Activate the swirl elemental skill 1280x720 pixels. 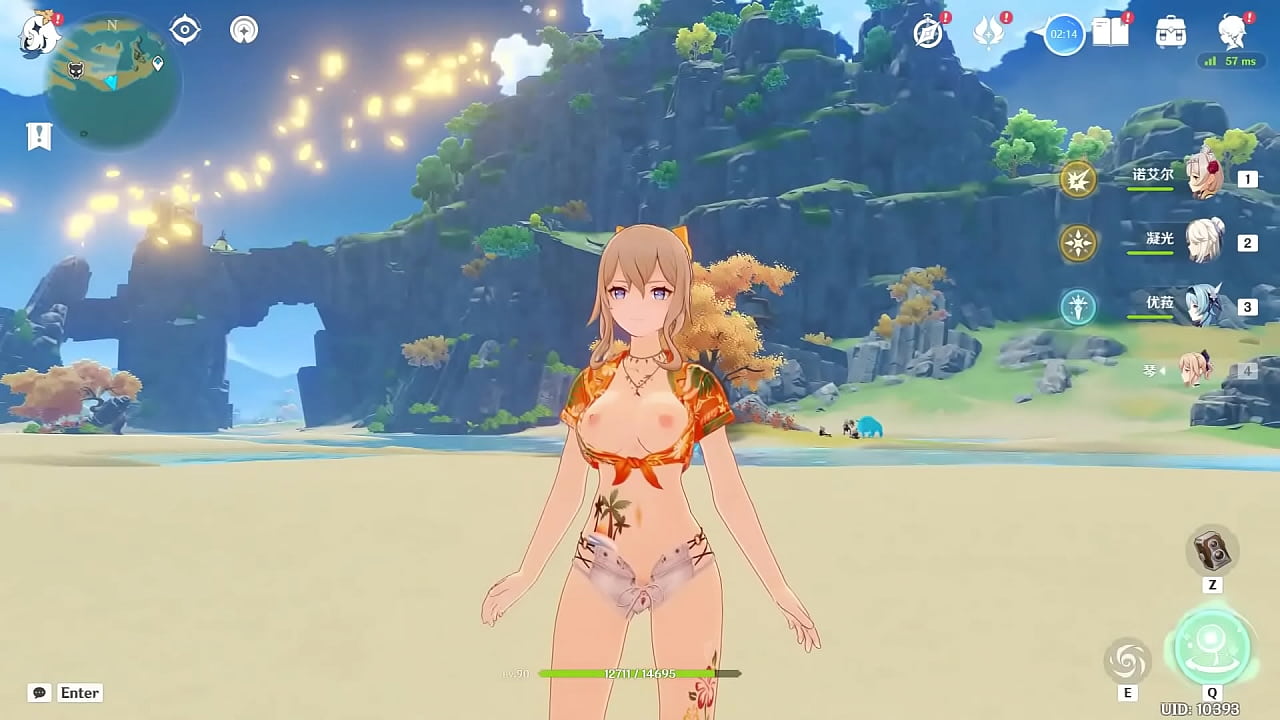(x=1127, y=662)
